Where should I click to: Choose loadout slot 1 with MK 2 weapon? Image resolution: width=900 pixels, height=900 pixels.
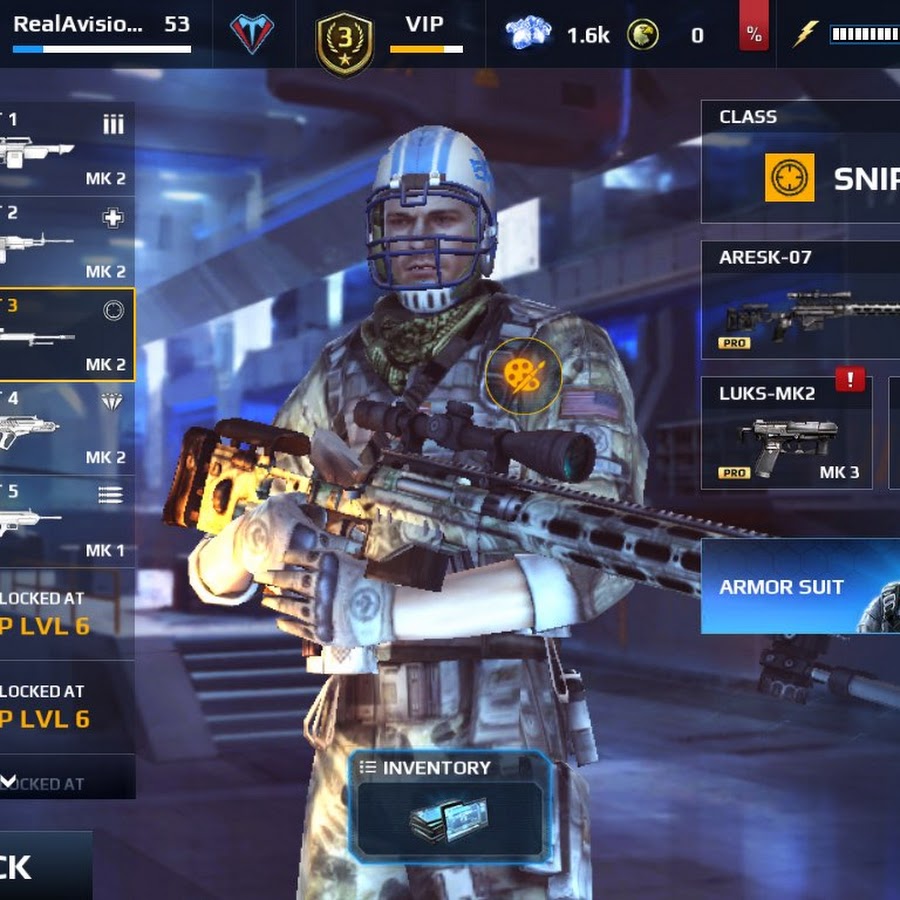66,150
